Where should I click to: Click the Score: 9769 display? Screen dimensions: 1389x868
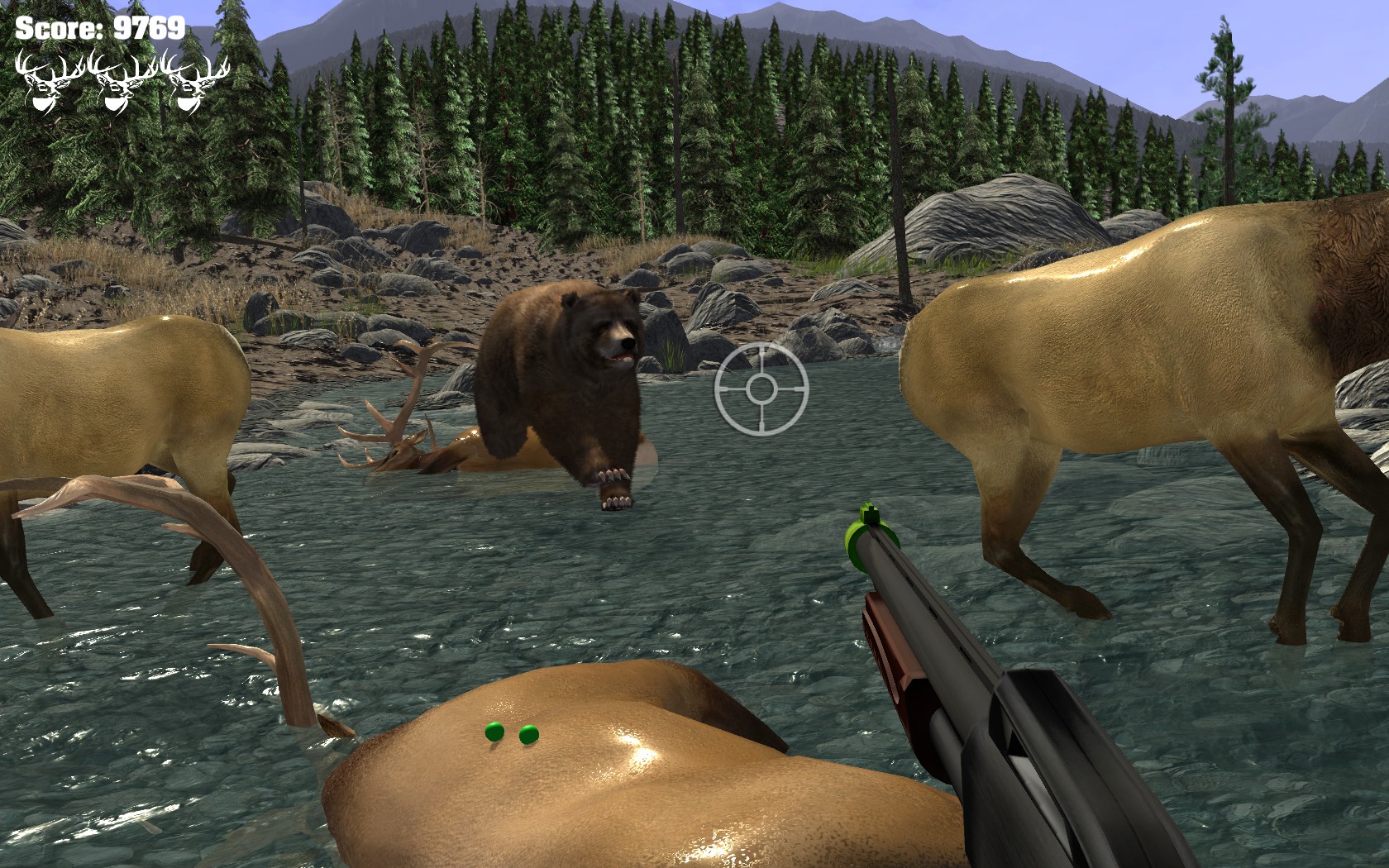[99, 27]
